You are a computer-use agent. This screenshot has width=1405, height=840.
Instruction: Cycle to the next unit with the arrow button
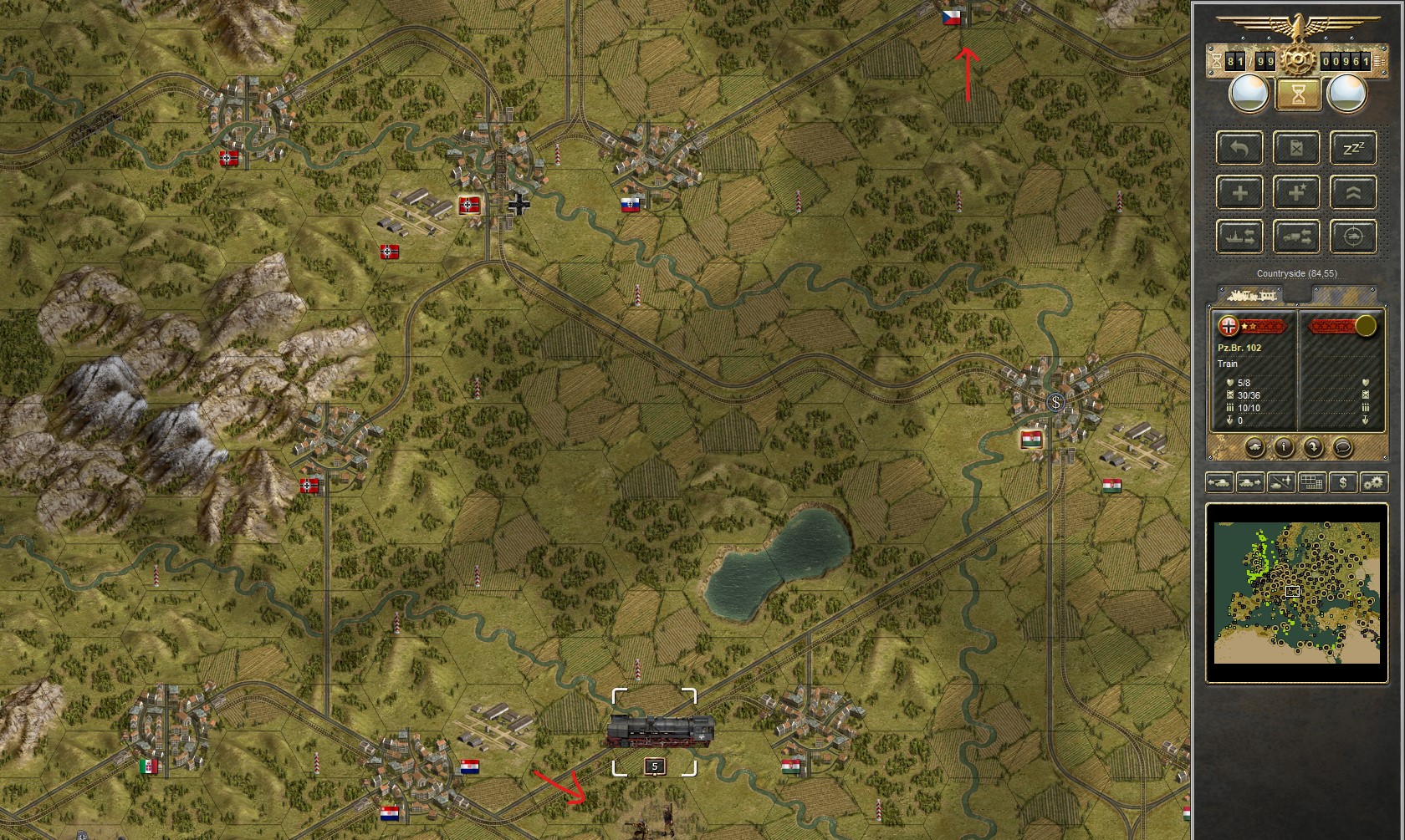[1314, 448]
